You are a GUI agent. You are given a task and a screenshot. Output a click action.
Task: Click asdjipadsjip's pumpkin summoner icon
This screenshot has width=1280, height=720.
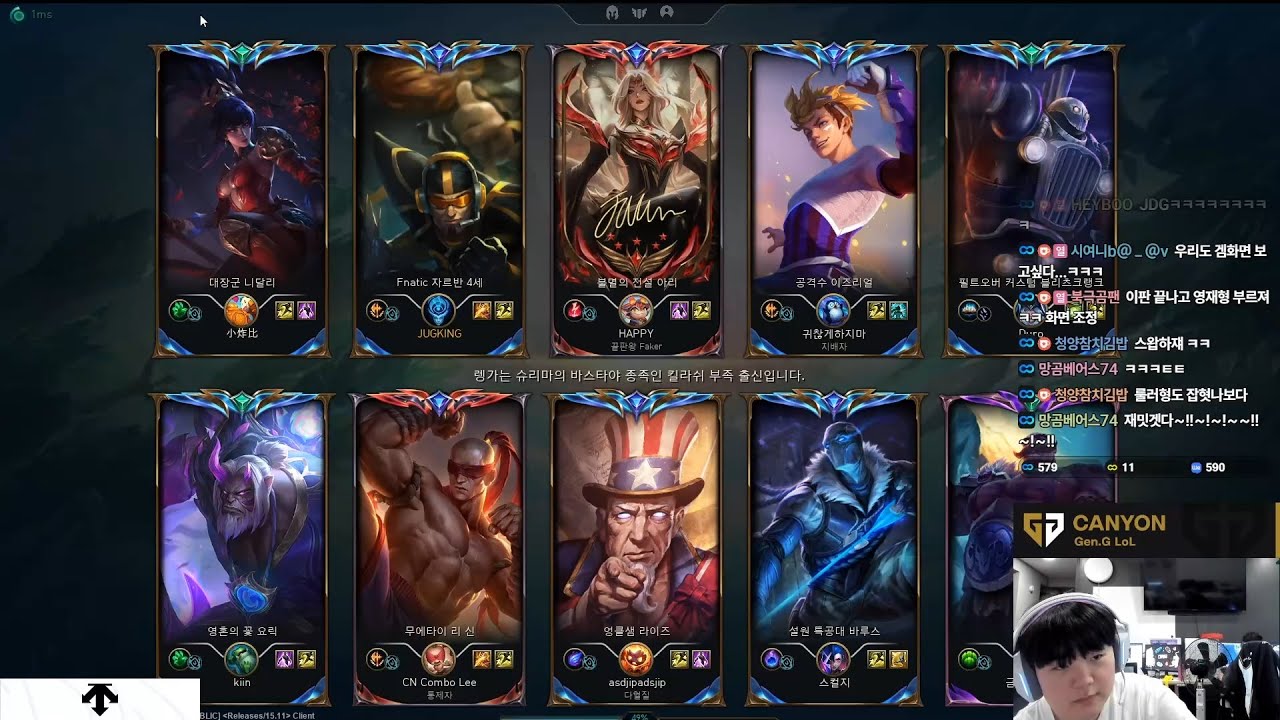coord(636,659)
